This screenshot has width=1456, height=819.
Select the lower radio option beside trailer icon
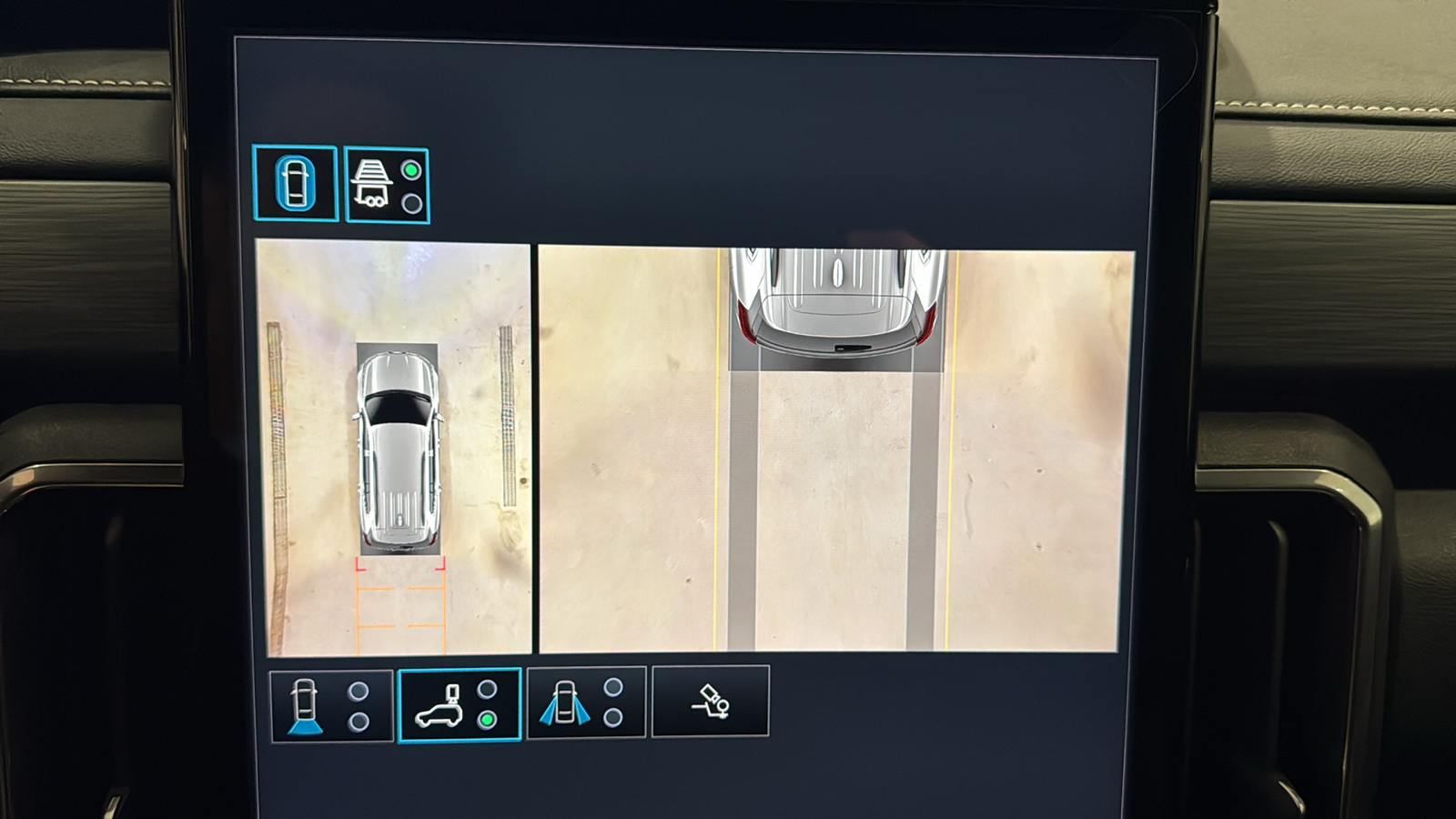(x=409, y=205)
